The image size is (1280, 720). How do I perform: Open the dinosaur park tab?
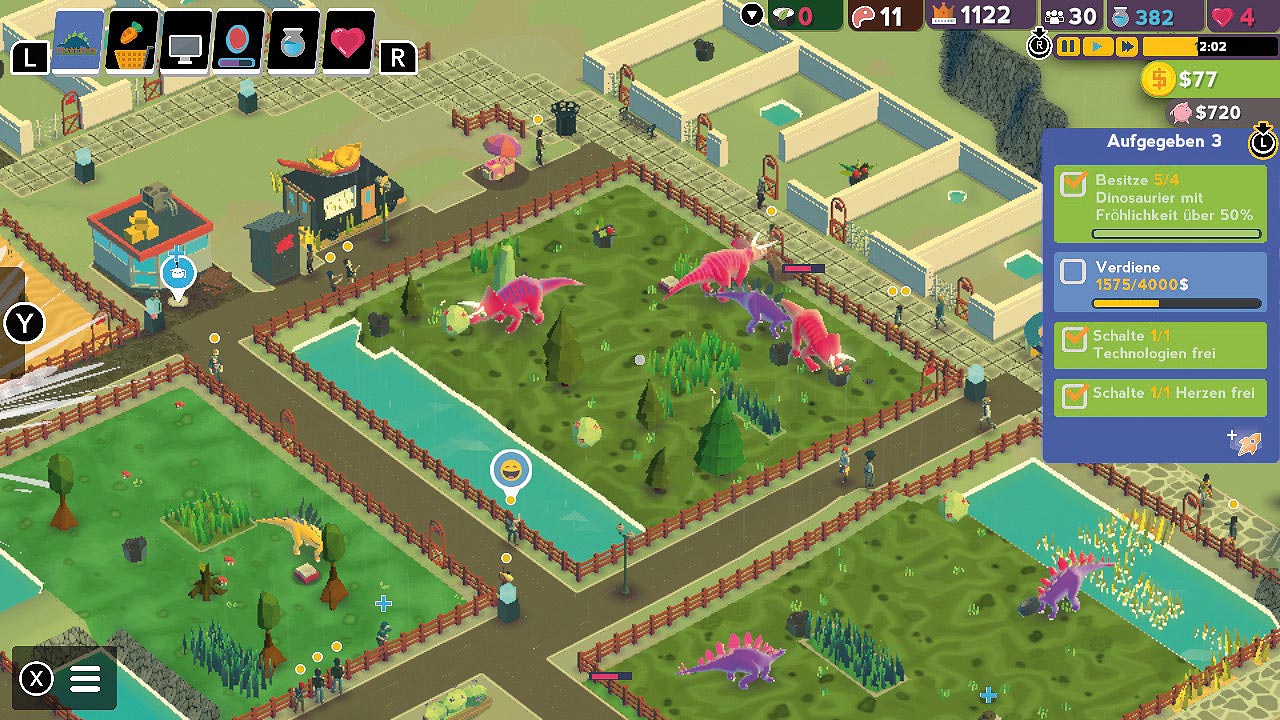click(78, 43)
